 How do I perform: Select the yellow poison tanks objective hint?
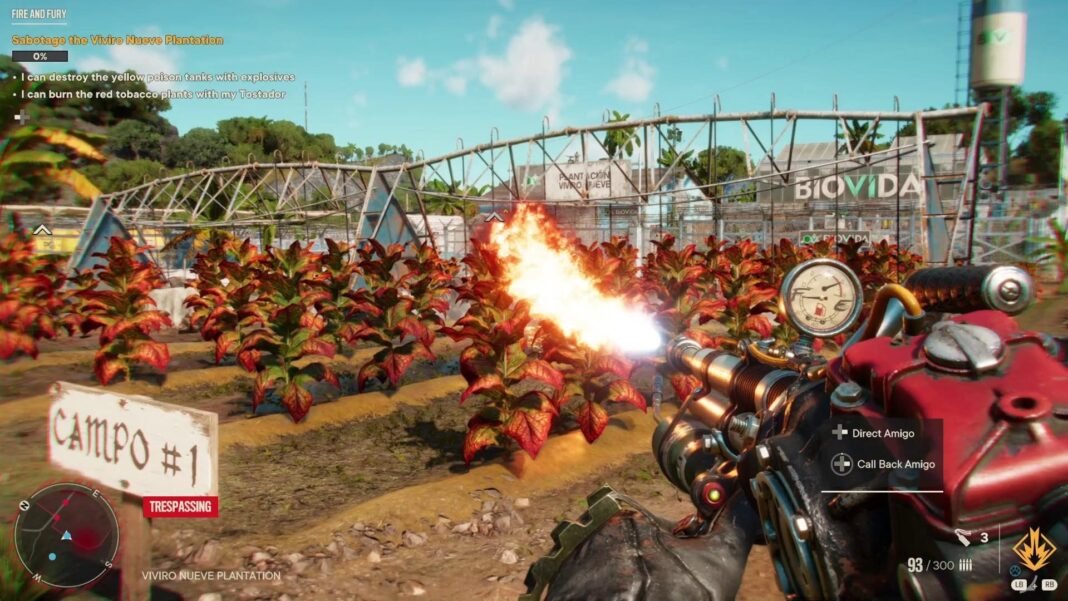(x=158, y=77)
